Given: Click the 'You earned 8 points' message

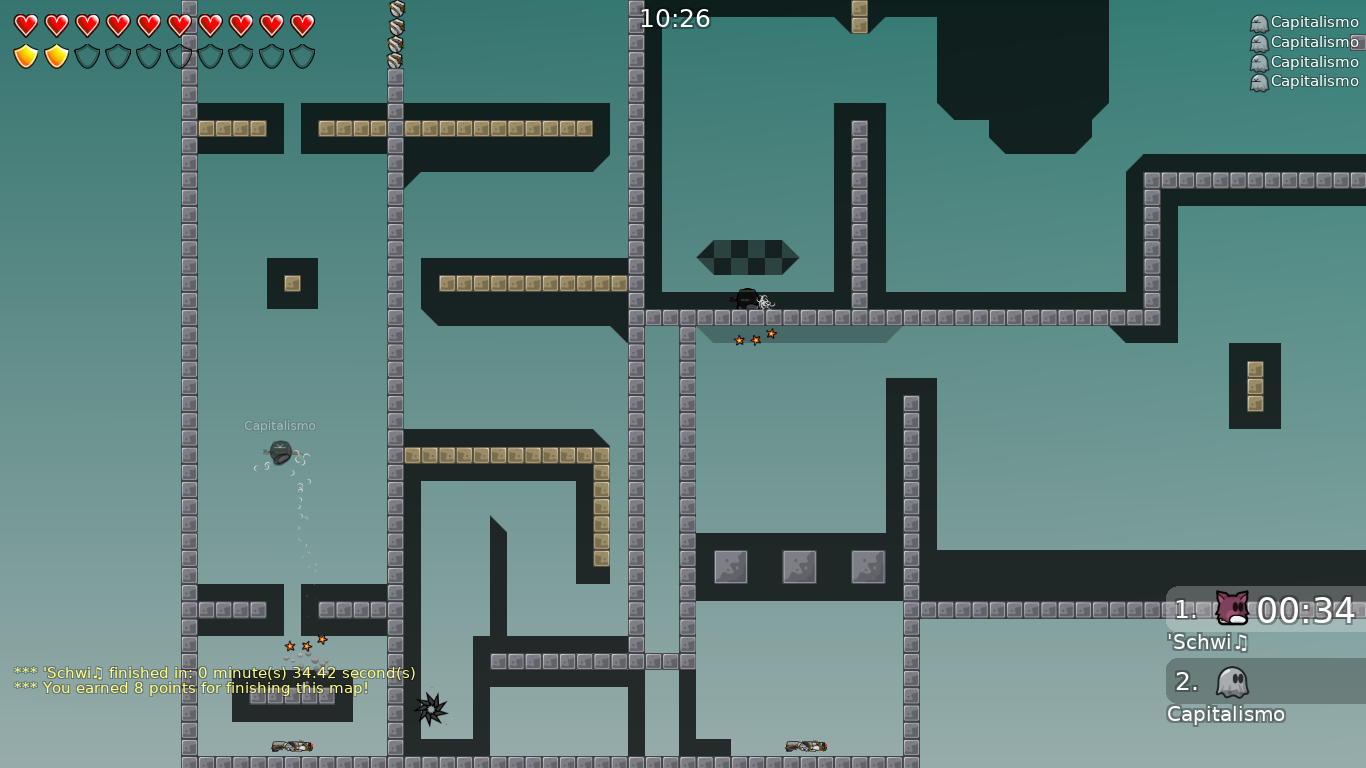Looking at the screenshot, I should pos(190,688).
